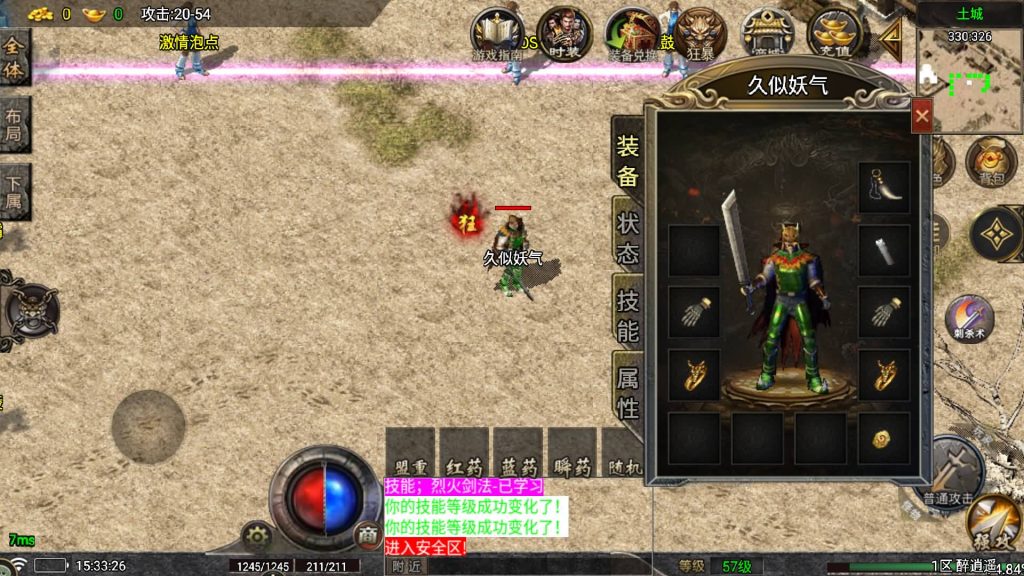The height and width of the screenshot is (576, 1024).
Task: Open the 商 shop button
Action: click(368, 535)
